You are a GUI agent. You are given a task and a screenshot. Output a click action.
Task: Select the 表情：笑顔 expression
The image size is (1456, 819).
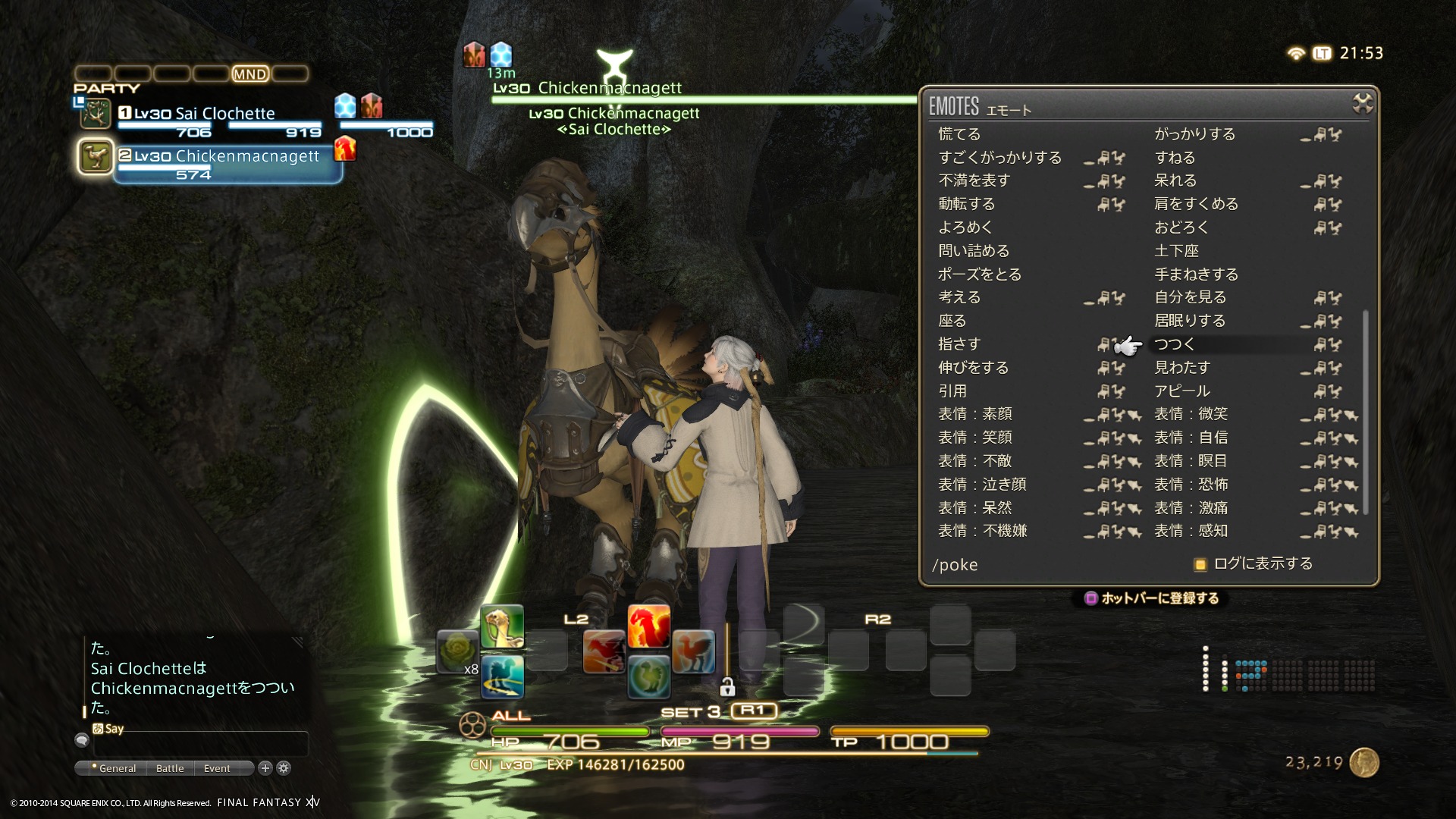(x=975, y=438)
